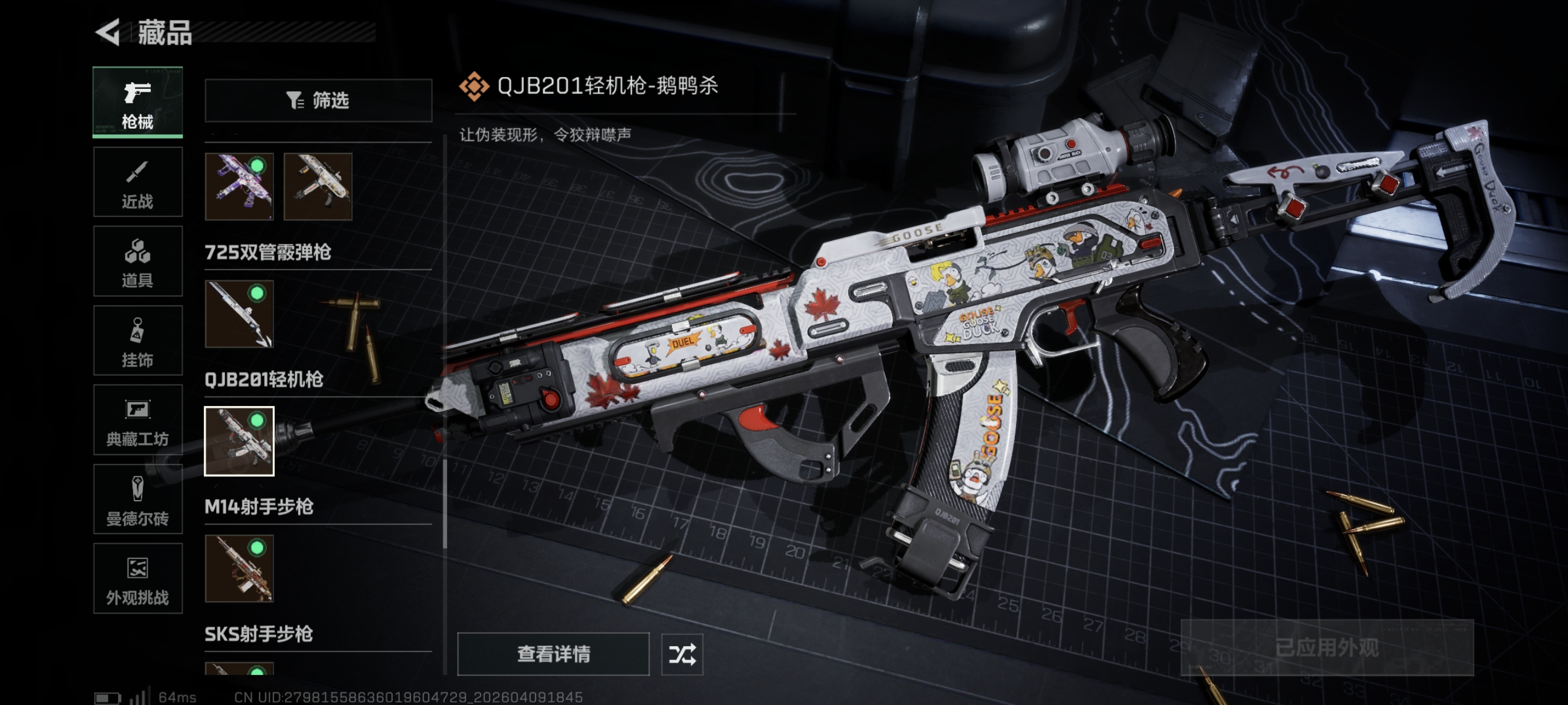
Task: Go back using the arrow beside 藏品
Action: coord(108,32)
